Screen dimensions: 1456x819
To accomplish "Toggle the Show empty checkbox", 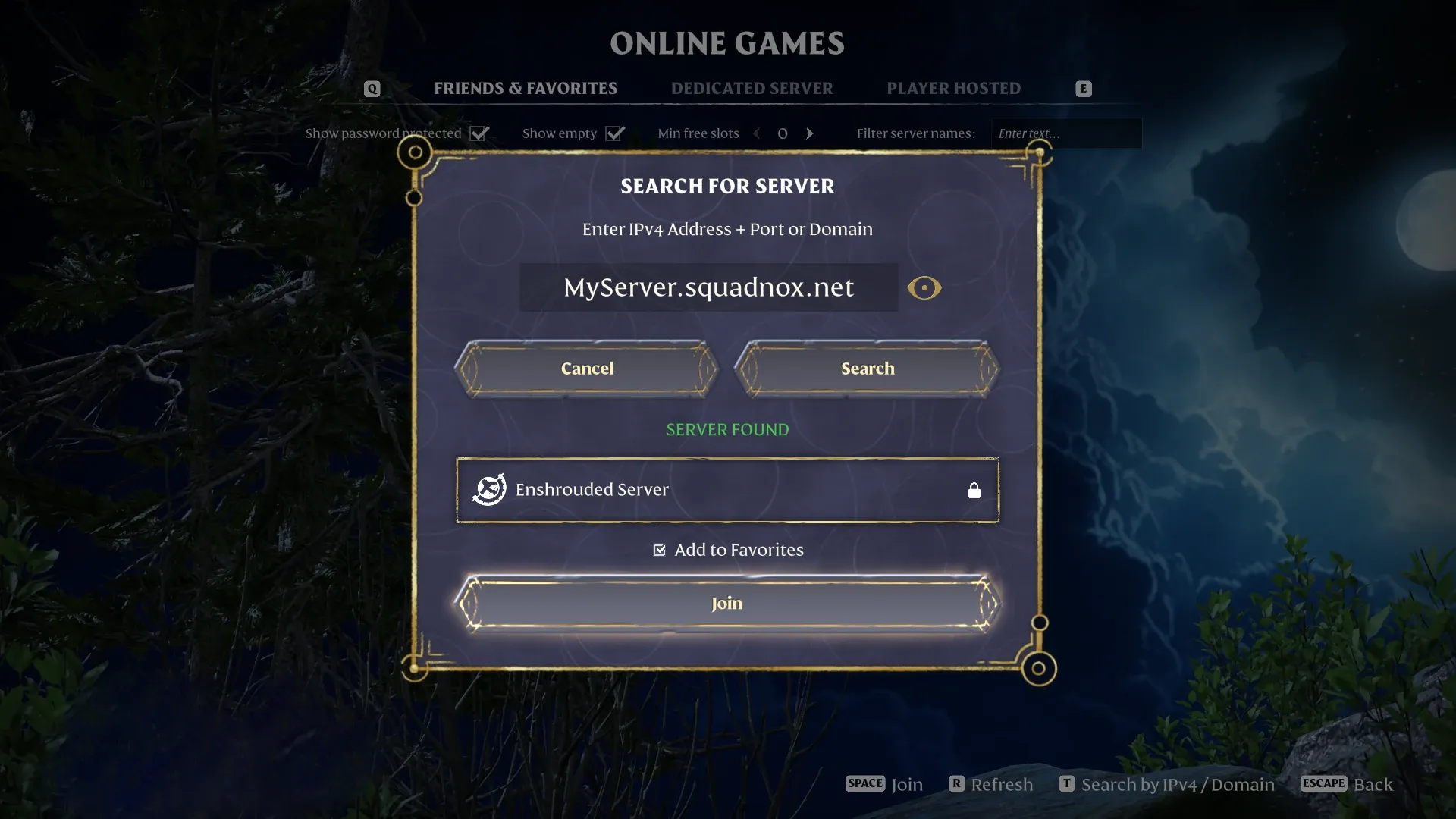I will [x=615, y=133].
